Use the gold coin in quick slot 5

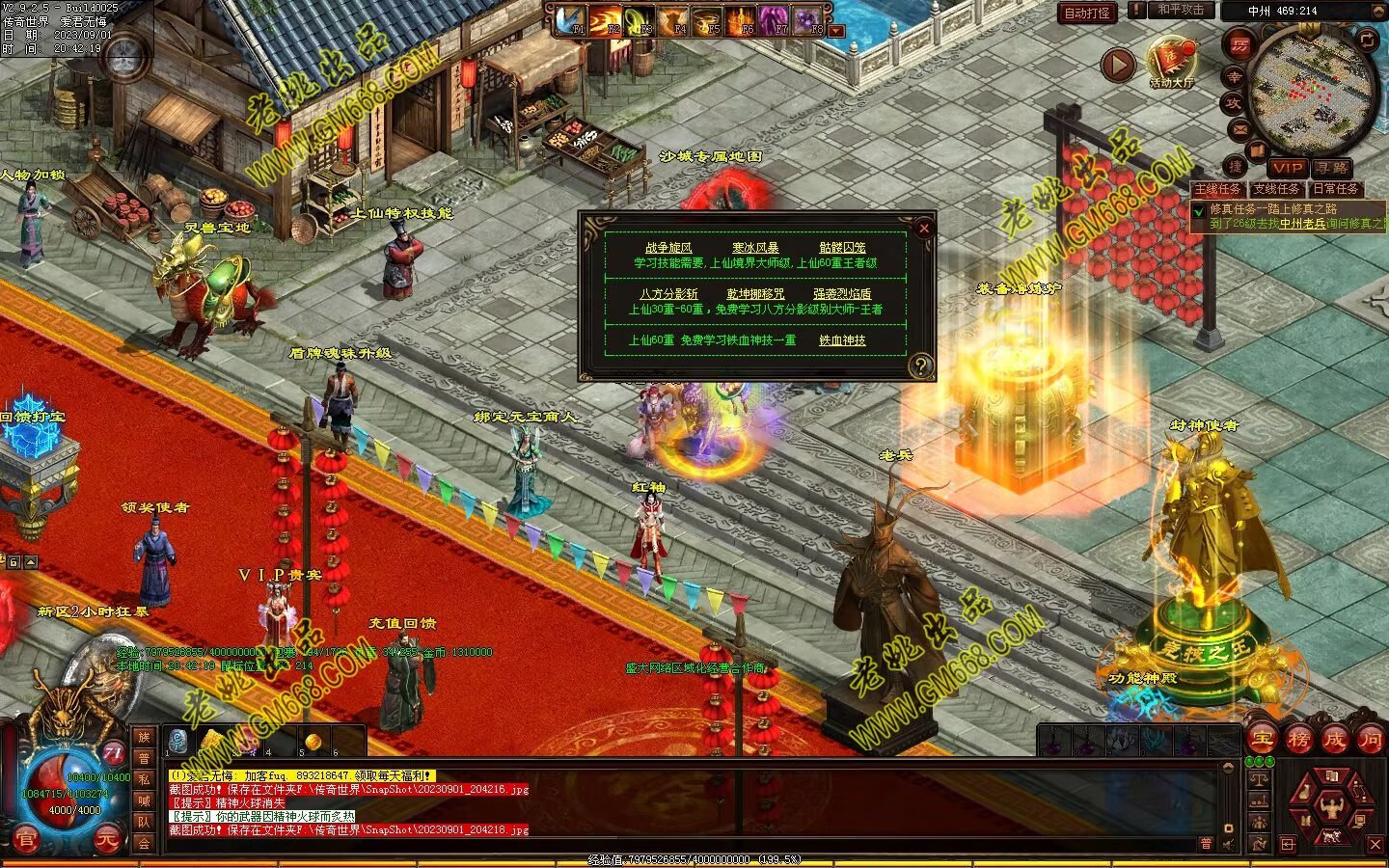pyautogui.click(x=312, y=741)
